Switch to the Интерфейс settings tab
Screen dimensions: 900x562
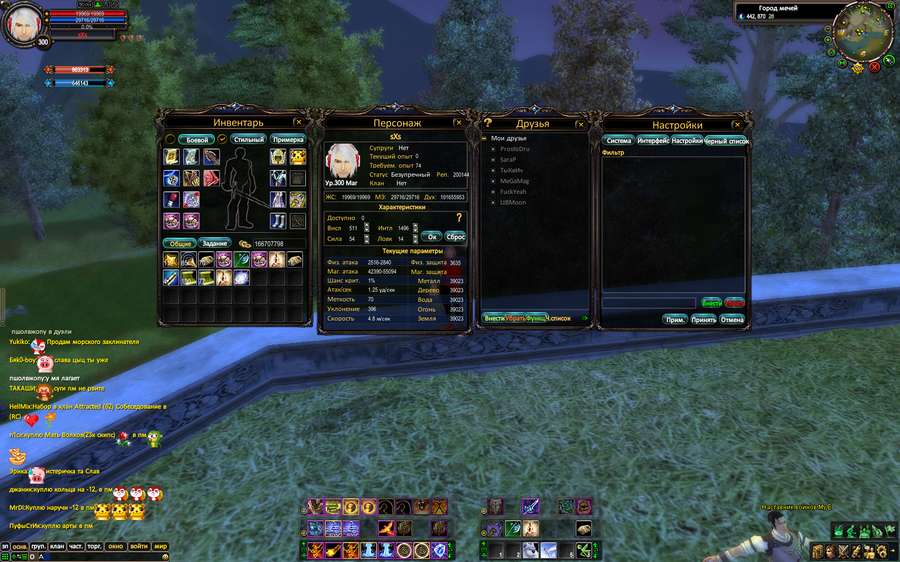(653, 141)
